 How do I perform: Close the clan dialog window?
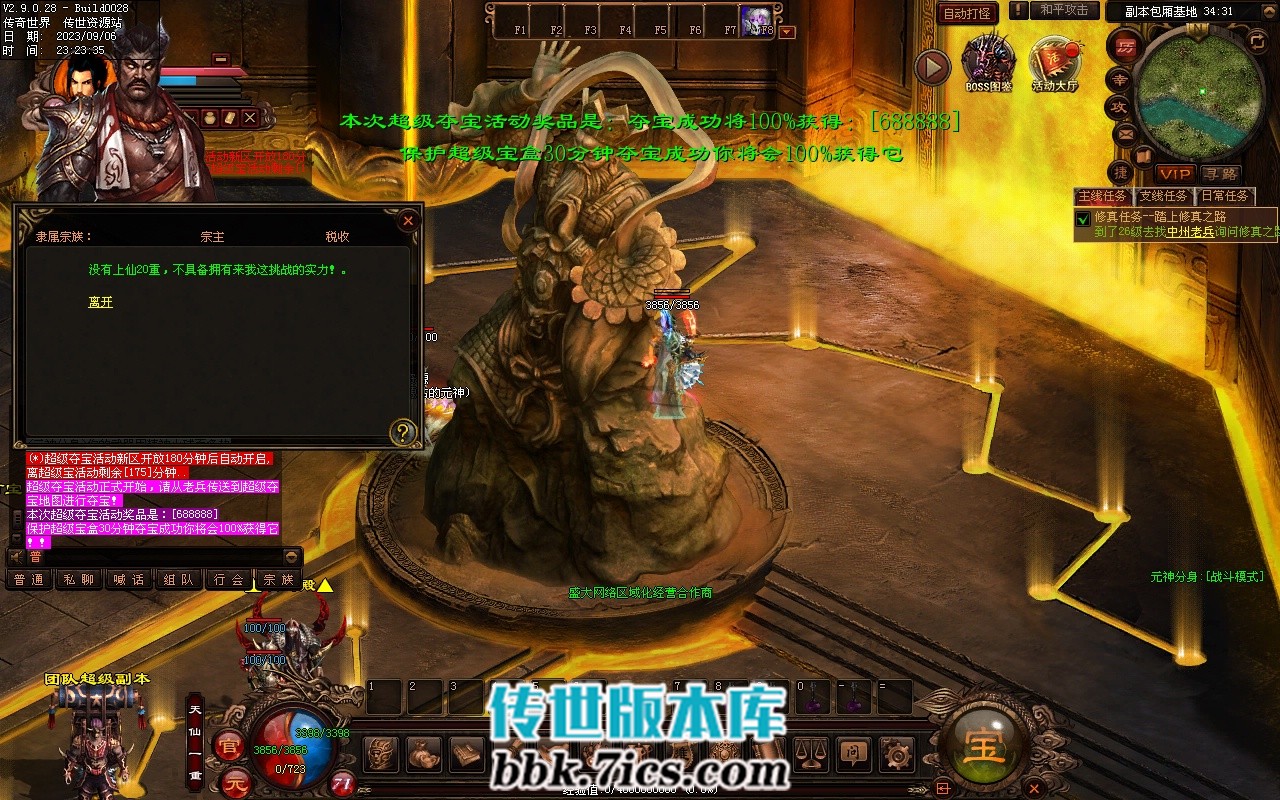[x=408, y=221]
